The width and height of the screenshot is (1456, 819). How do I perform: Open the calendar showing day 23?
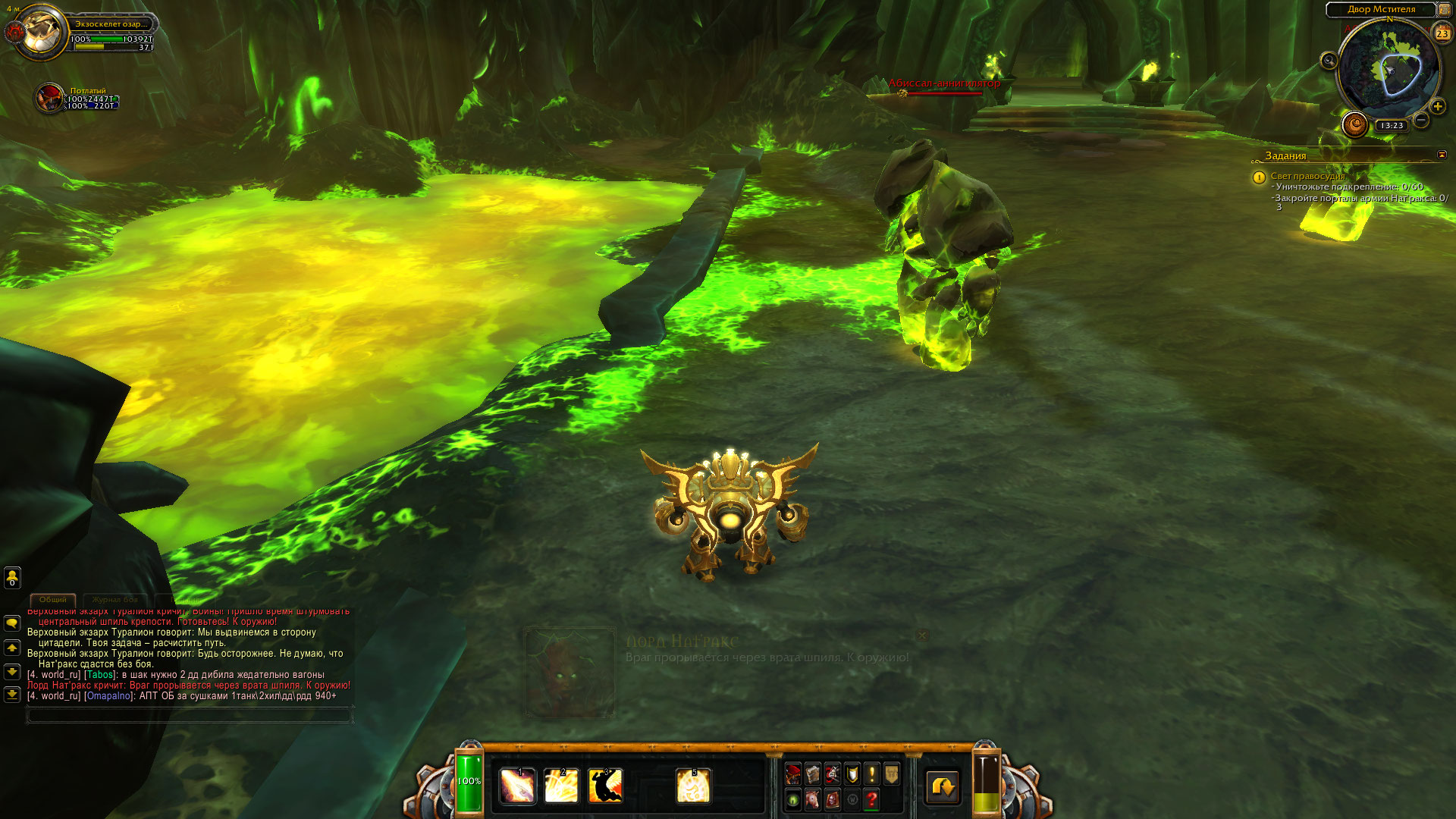pyautogui.click(x=1442, y=33)
